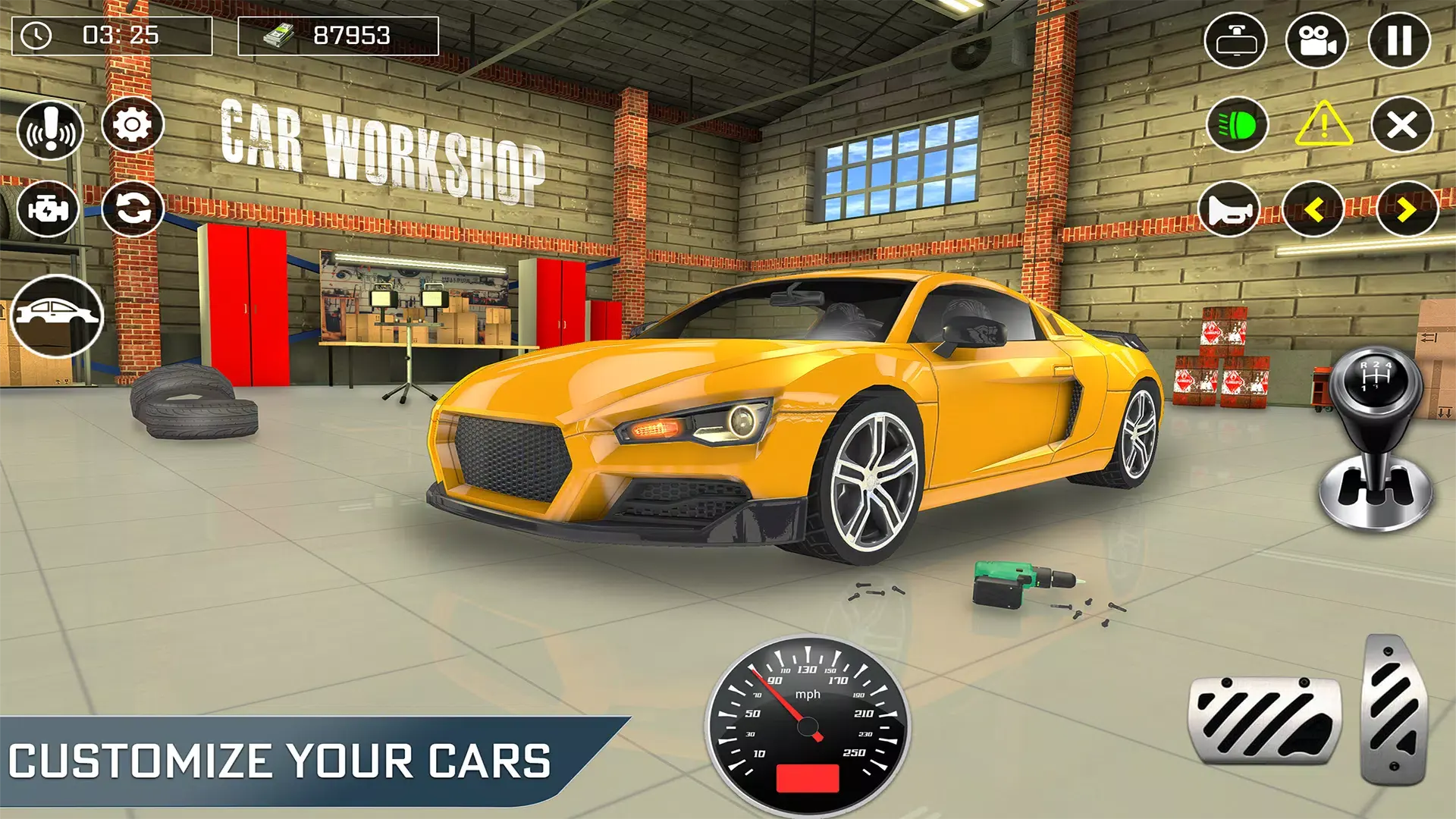This screenshot has height=819, width=1456.
Task: Click the circular arrows refresh button
Action: [133, 209]
